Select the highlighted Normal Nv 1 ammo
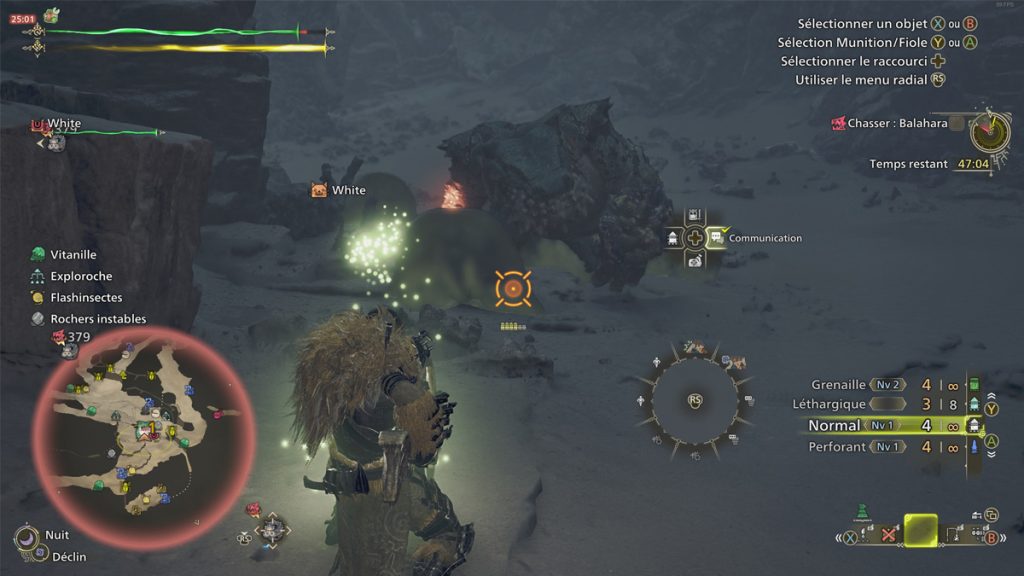The height and width of the screenshot is (576, 1024). pos(880,425)
